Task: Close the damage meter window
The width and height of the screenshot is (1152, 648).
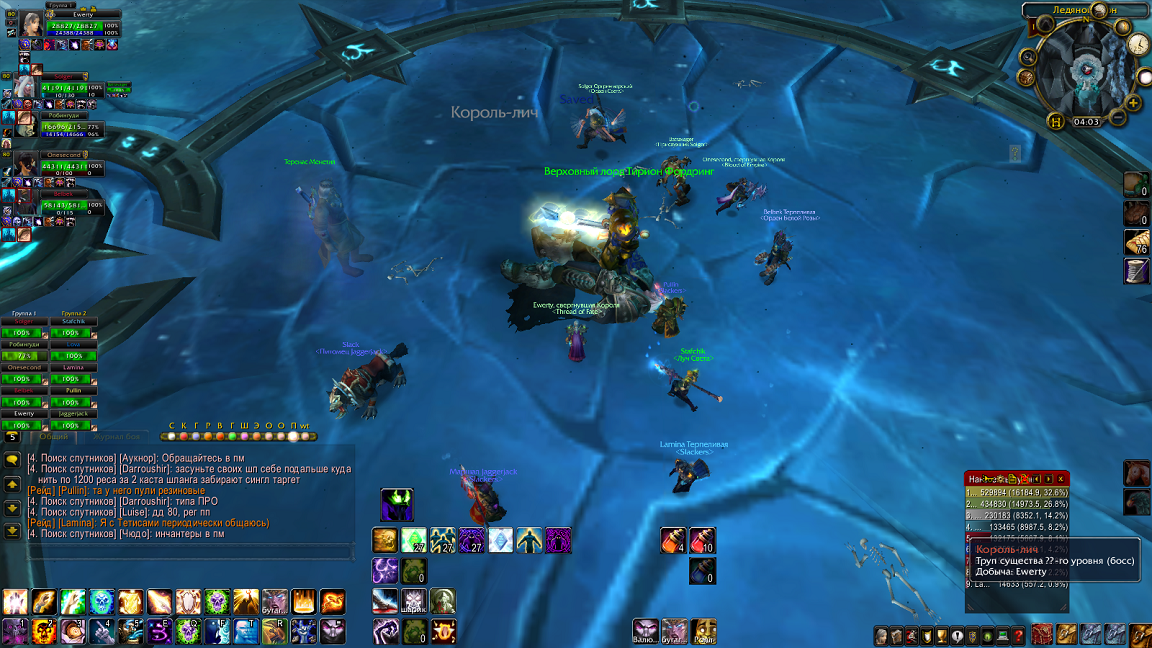Action: click(x=1061, y=479)
